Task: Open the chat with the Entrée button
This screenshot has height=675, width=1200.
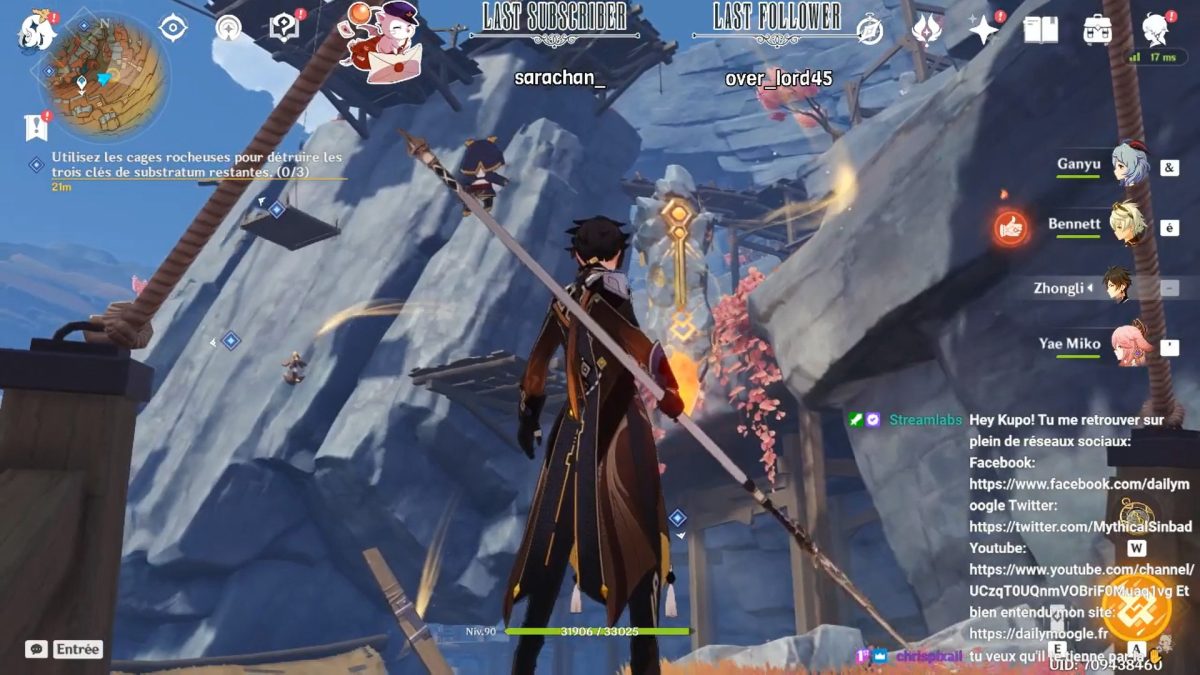Action: click(77, 649)
